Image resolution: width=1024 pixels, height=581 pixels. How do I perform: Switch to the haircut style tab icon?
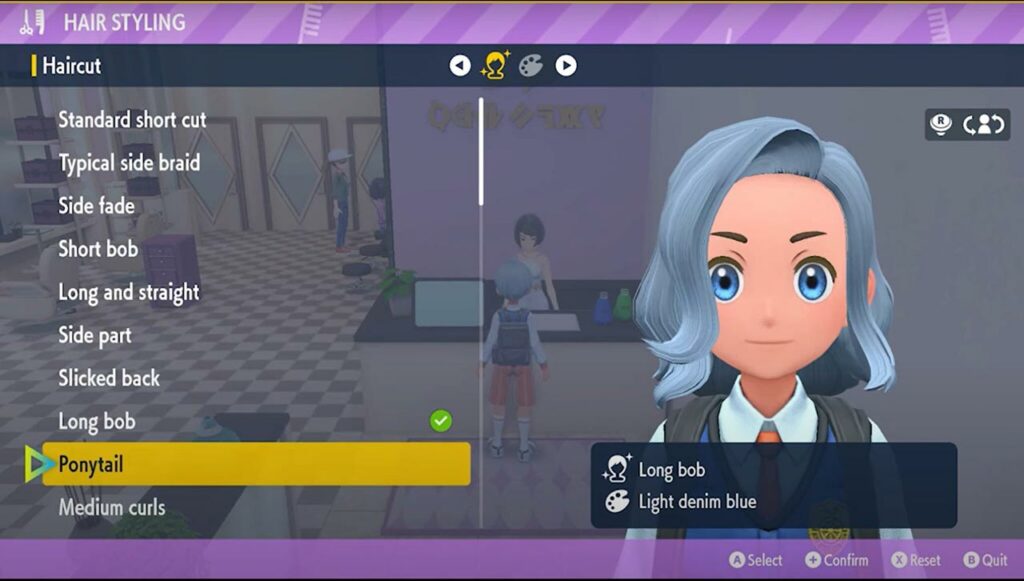coord(494,66)
